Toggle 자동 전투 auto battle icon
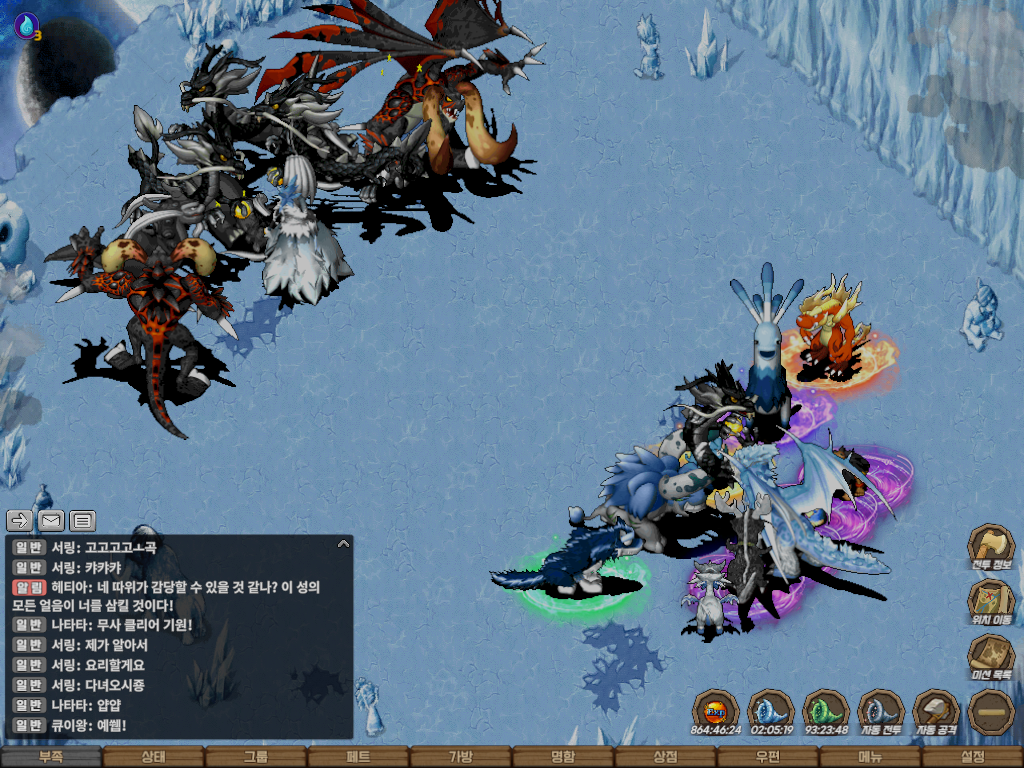1024x768 pixels. (x=881, y=709)
